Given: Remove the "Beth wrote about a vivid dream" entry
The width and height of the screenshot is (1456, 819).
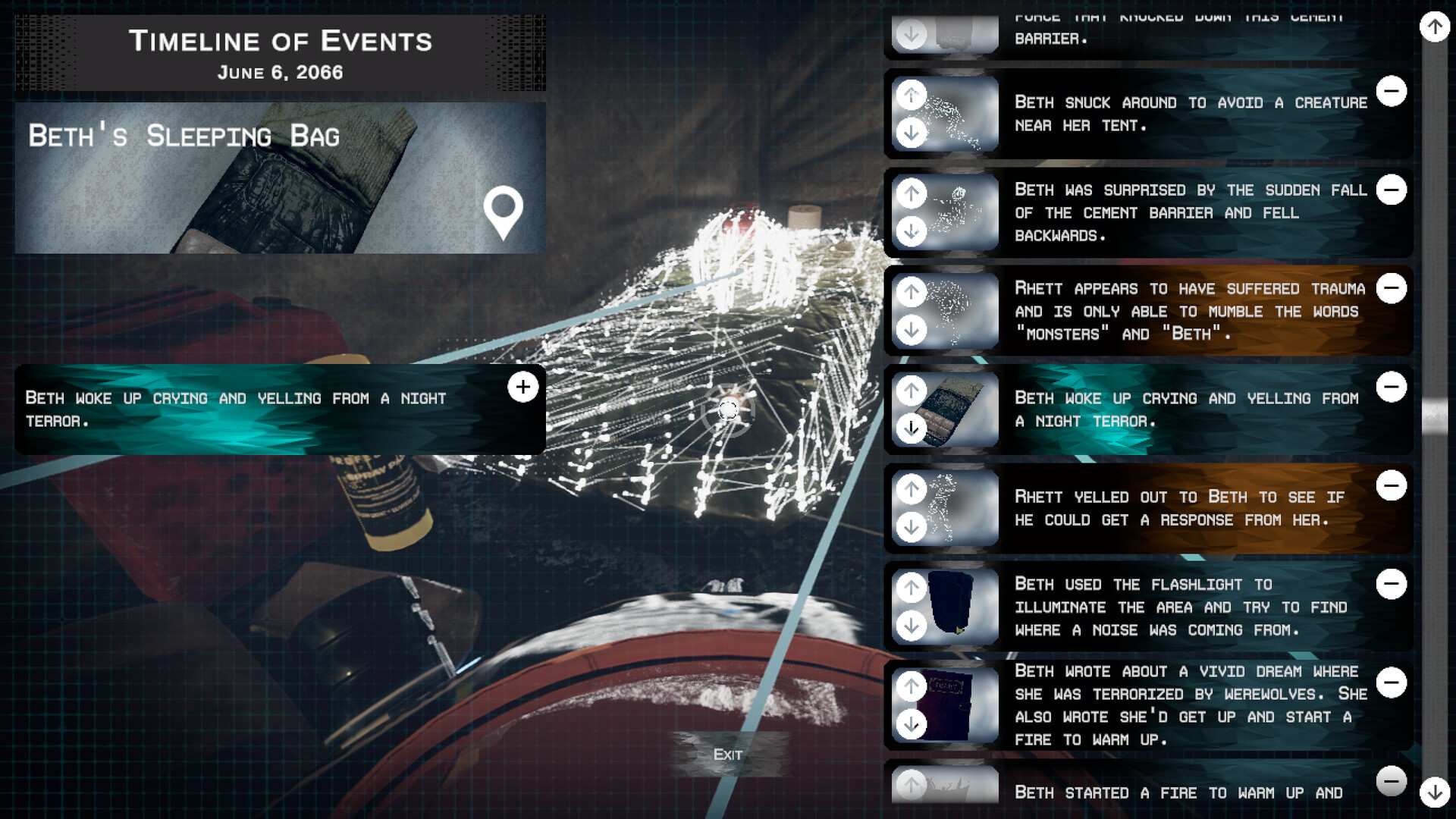Looking at the screenshot, I should coord(1392,682).
